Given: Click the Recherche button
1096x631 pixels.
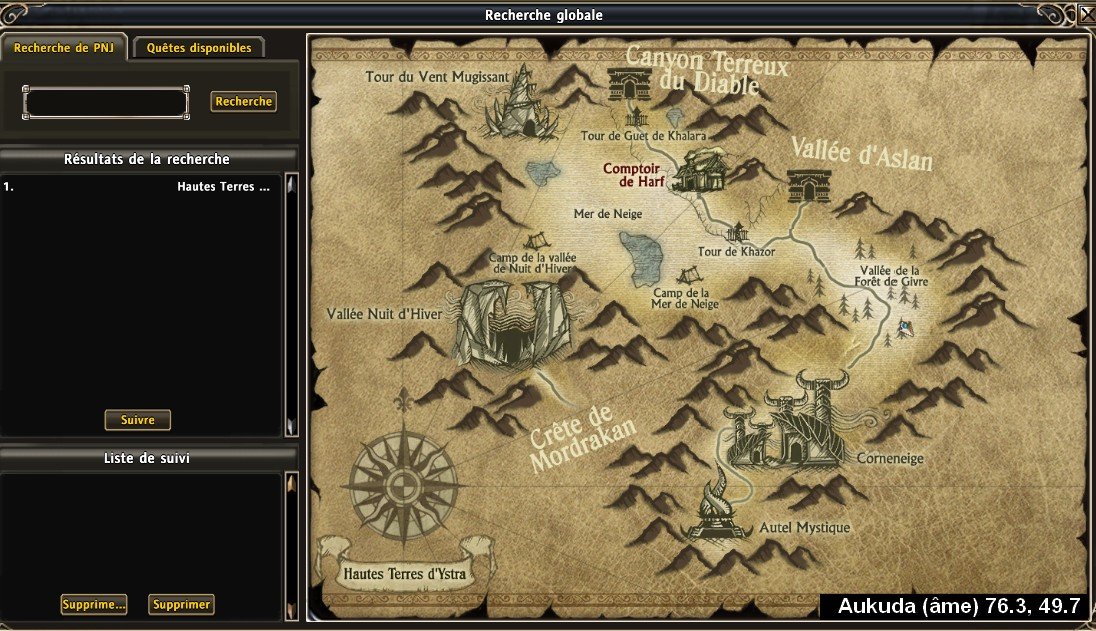Looking at the screenshot, I should 243,102.
